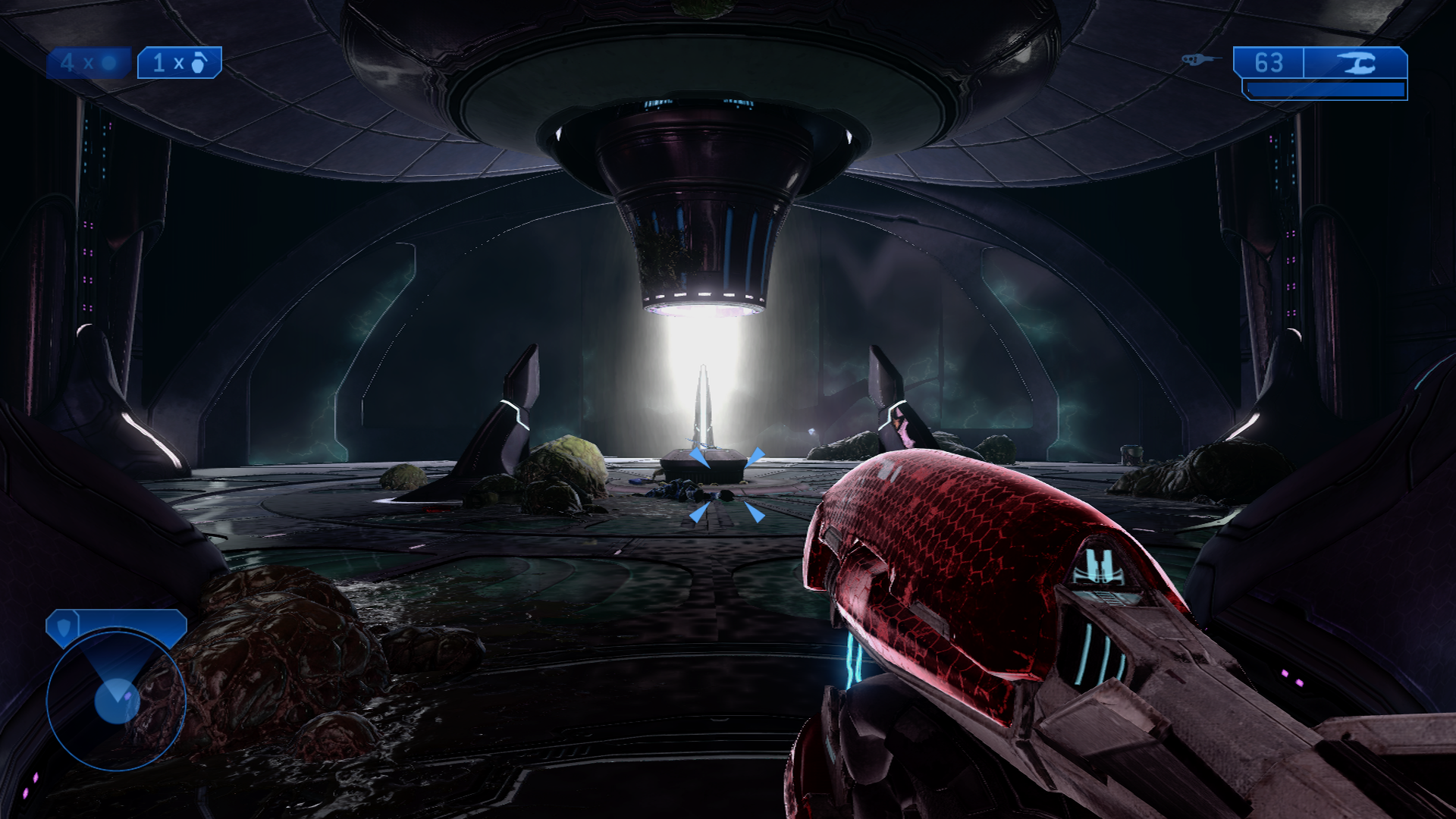Click the equipped plasma rifle icon
This screenshot has height=819, width=1456.
tap(1356, 63)
